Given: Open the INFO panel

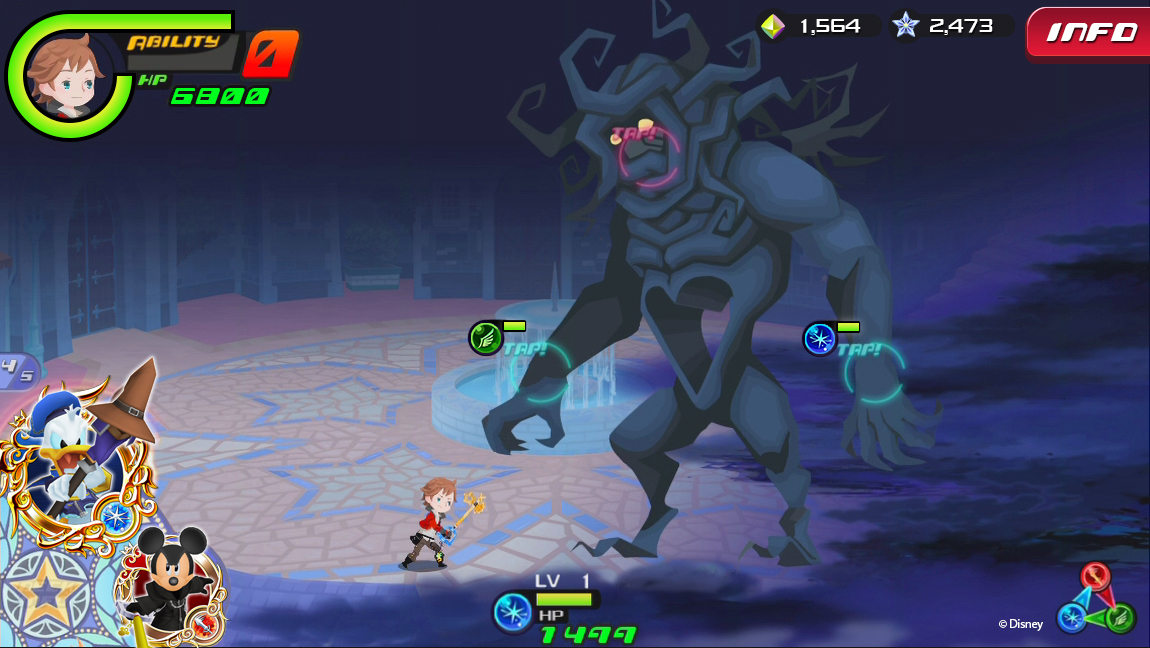Looking at the screenshot, I should click(1089, 33).
